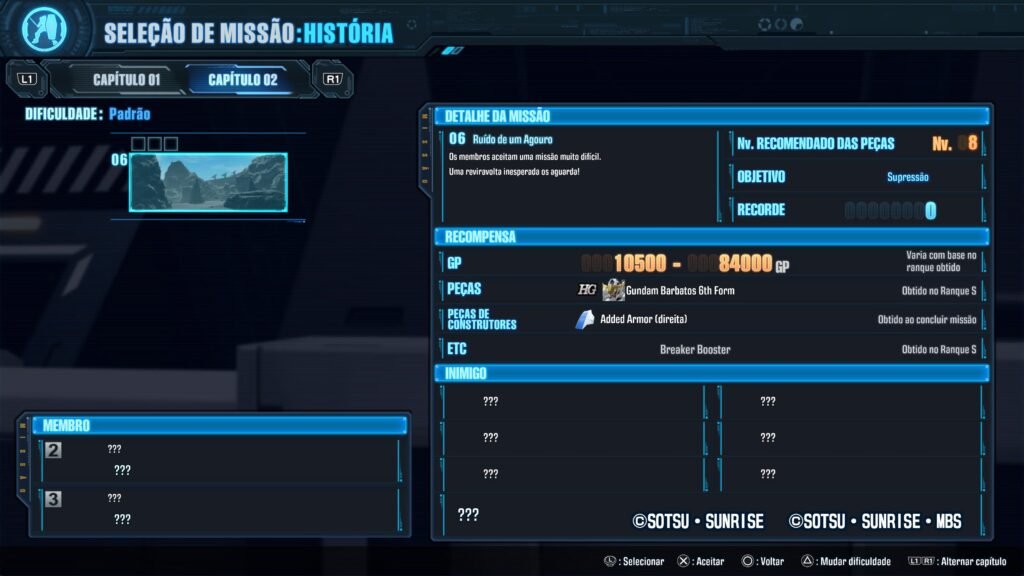Select the Breaker Booster reward row
The width and height of the screenshot is (1024, 576).
695,350
